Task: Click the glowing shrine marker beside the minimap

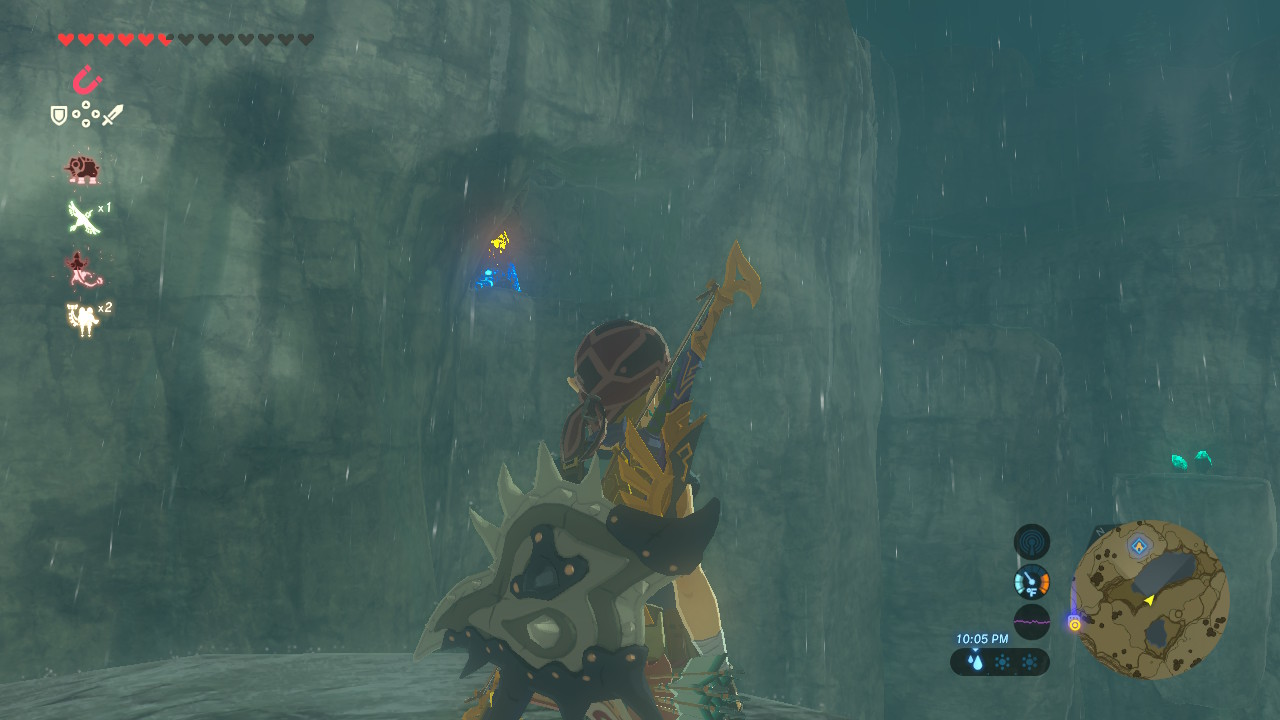Action: (x=1075, y=623)
